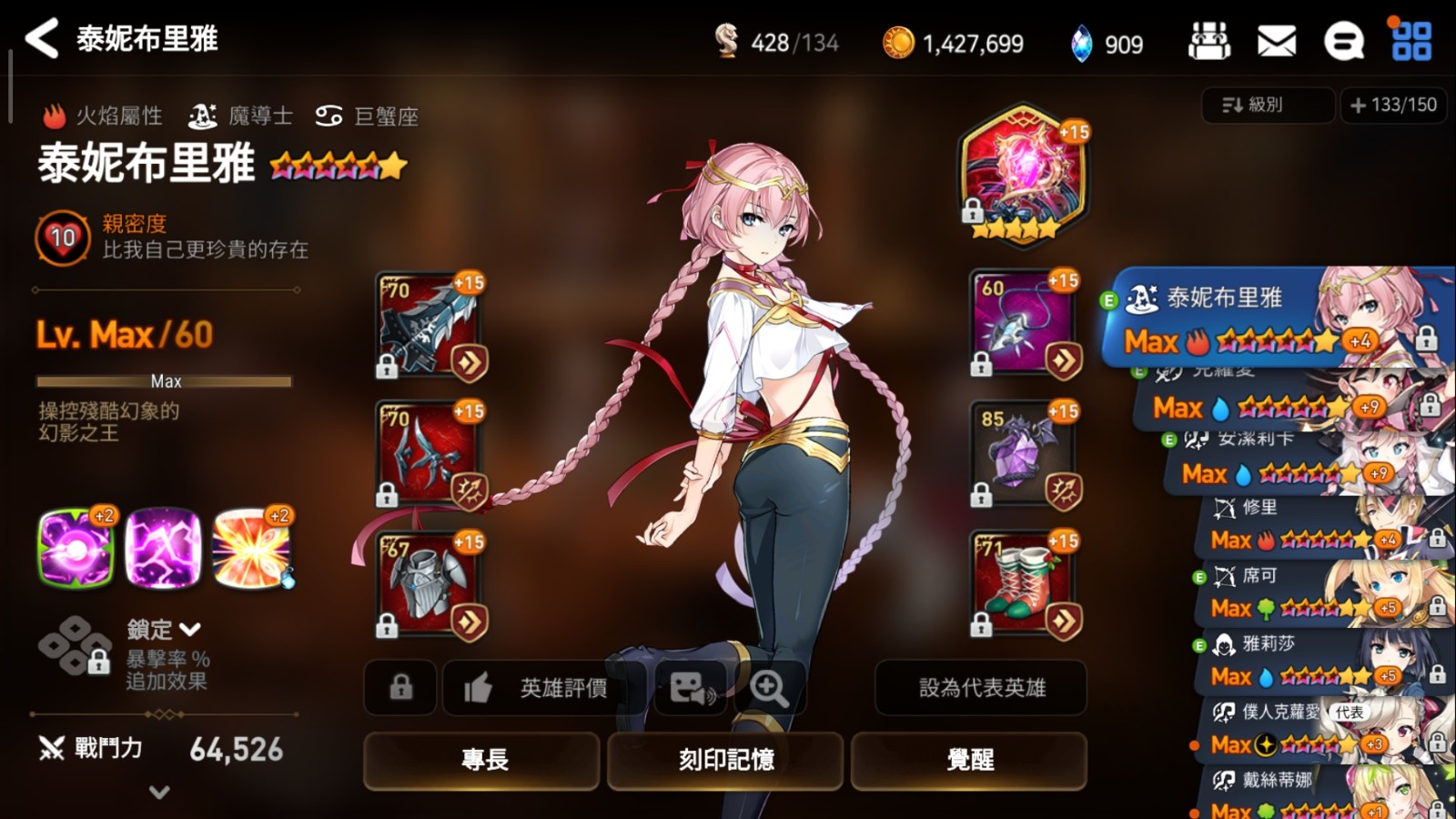1456x819 pixels.
Task: Open the 覺醒 awakening menu
Action: click(x=969, y=760)
